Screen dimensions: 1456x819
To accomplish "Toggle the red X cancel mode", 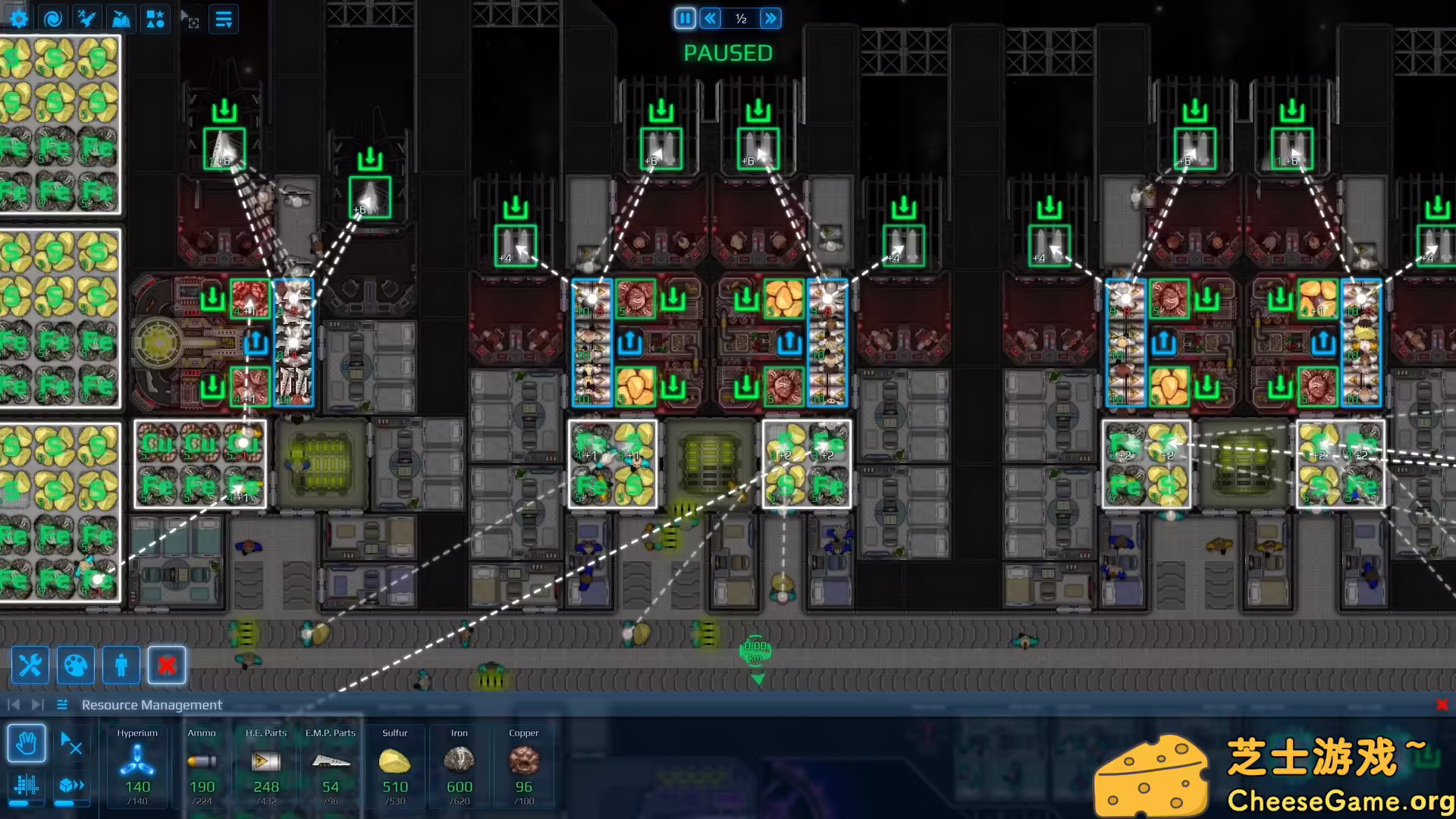I will [166, 665].
